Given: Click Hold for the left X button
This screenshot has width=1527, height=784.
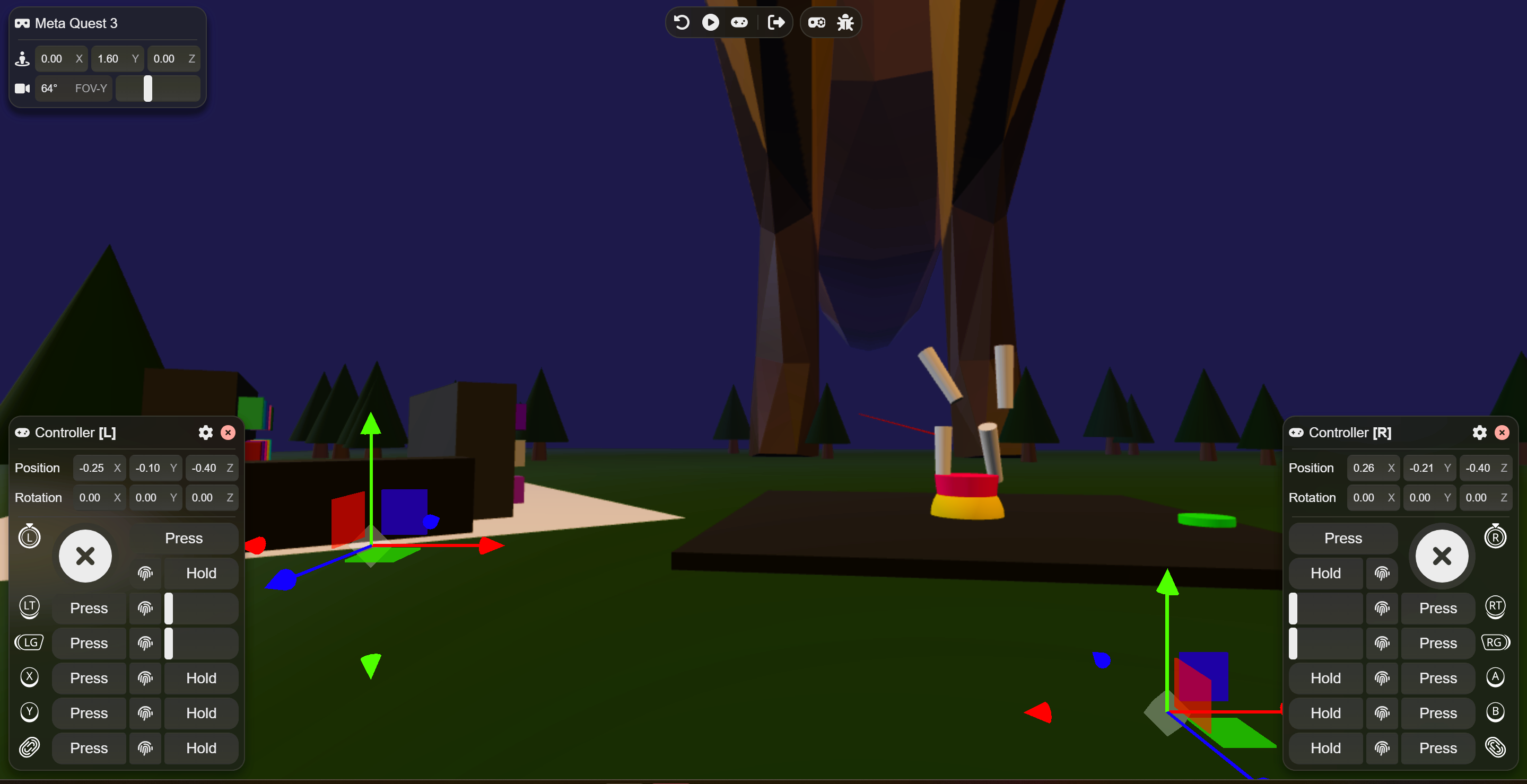Looking at the screenshot, I should (x=201, y=678).
